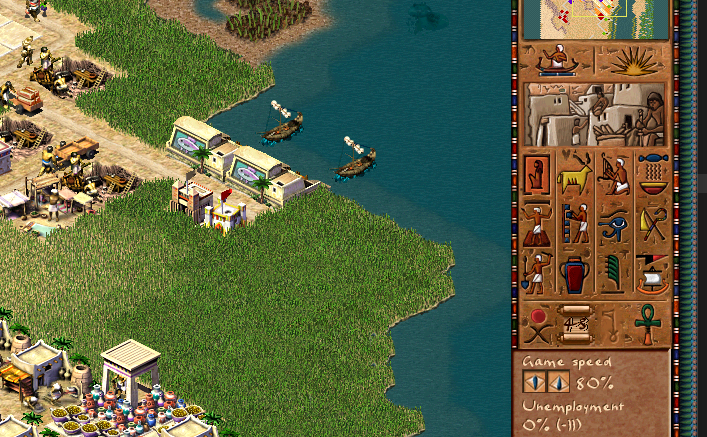This screenshot has height=437, width=707.
Task: Decrease game speed with the left arrow button
Action: 534,383
